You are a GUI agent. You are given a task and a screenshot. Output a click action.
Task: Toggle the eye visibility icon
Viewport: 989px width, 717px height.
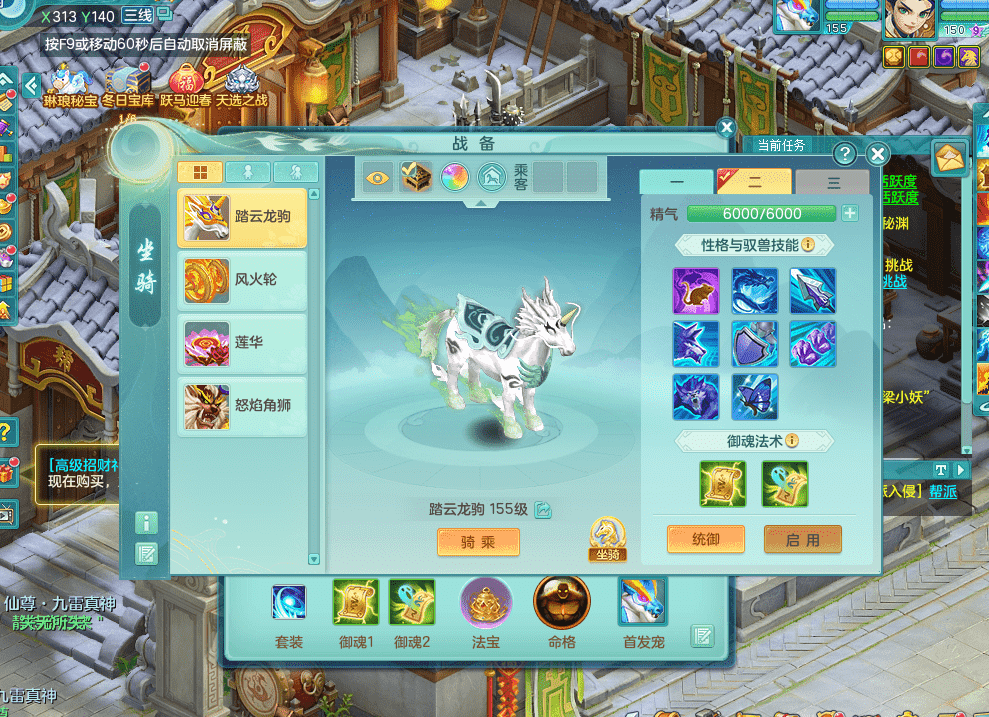pyautogui.click(x=378, y=177)
